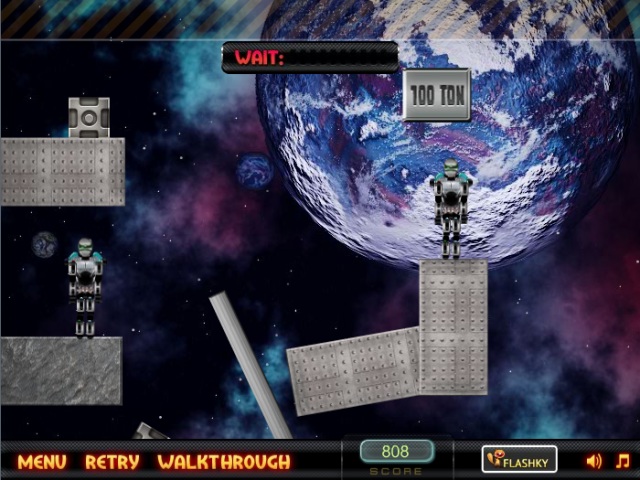The height and width of the screenshot is (480, 640).
Task: Visit the Flashky sponsor logo
Action: click(x=519, y=460)
